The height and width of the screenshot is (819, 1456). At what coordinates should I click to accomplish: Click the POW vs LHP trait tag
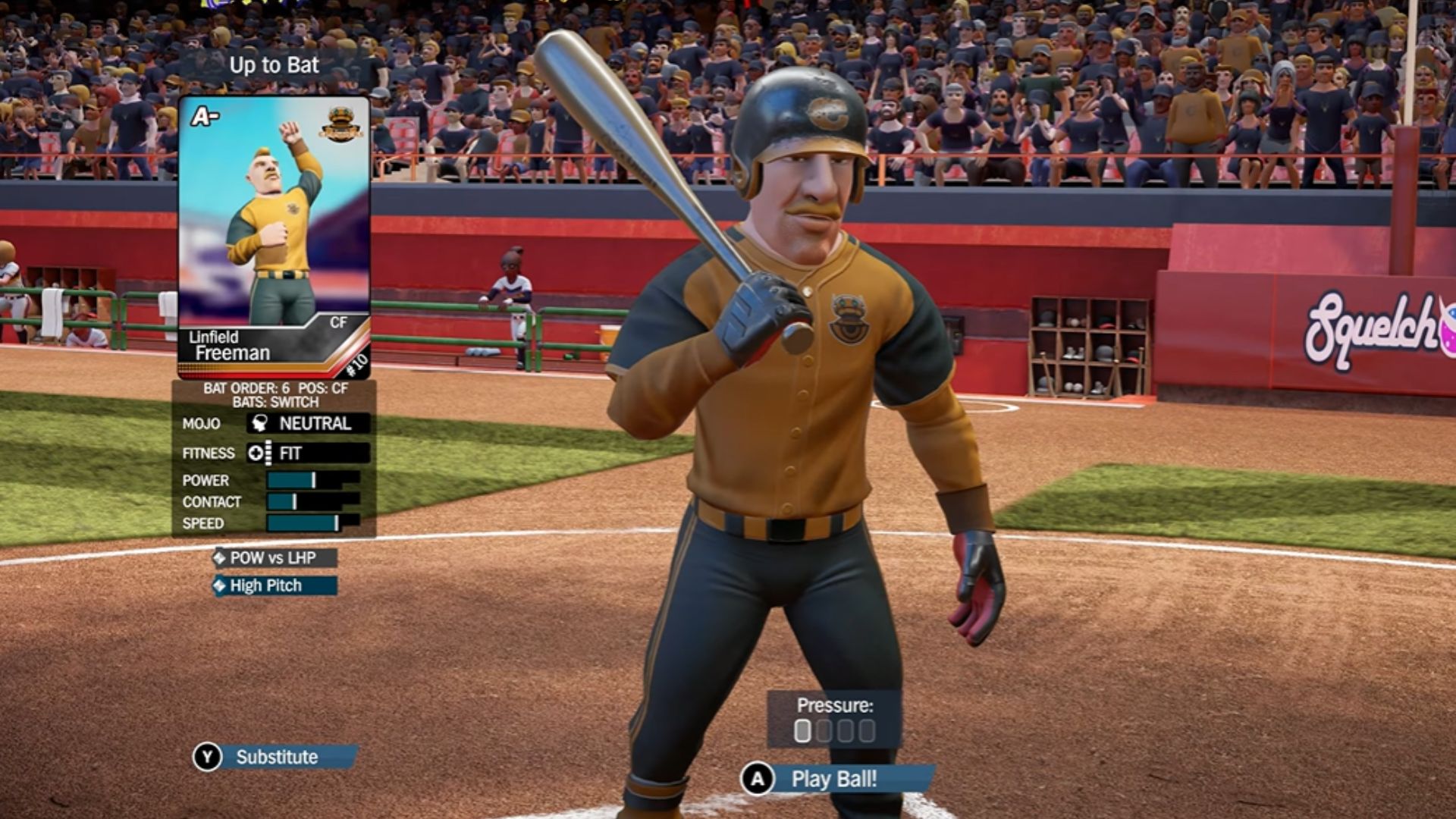[274, 558]
